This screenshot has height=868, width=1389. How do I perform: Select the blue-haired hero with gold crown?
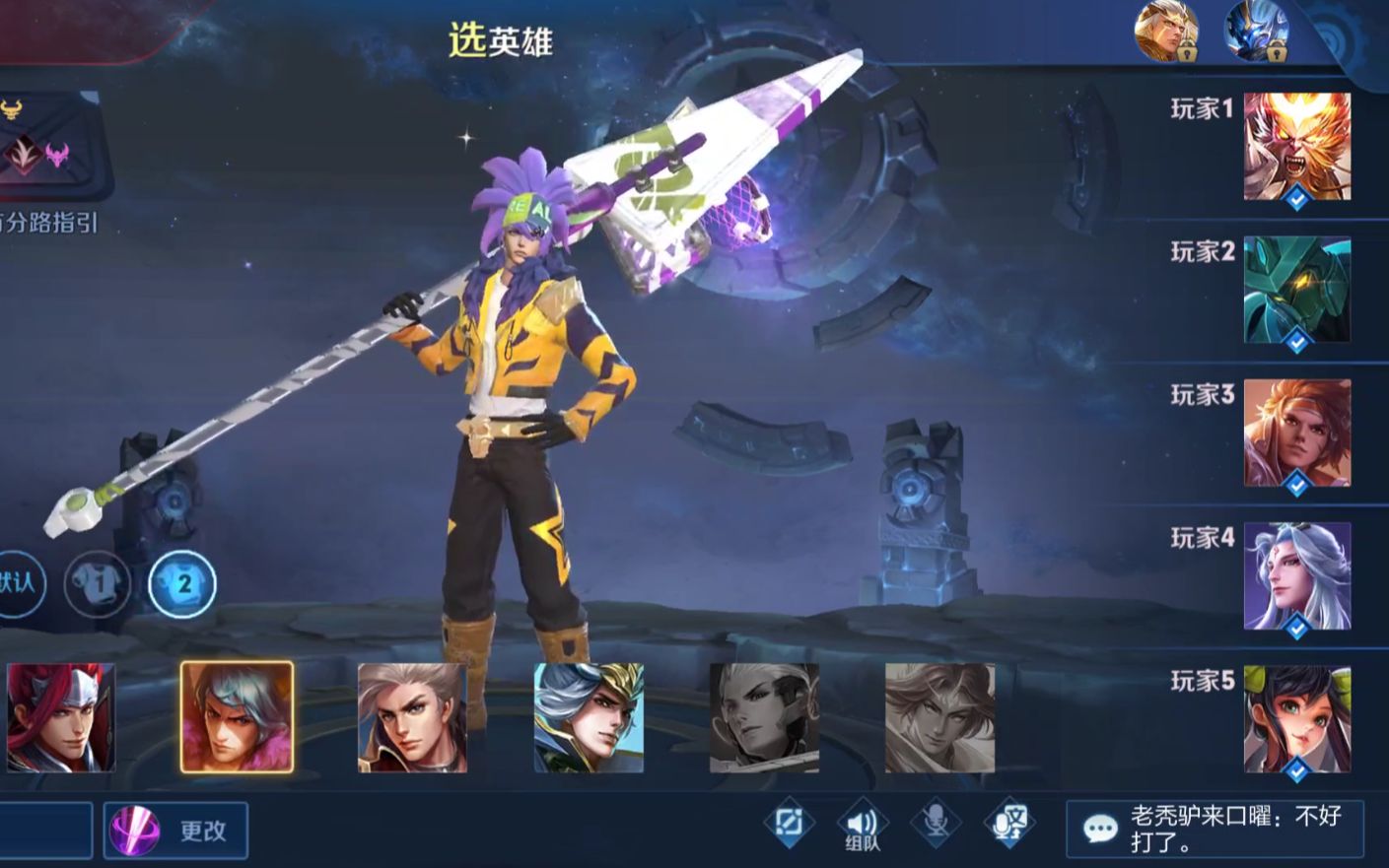click(x=589, y=717)
